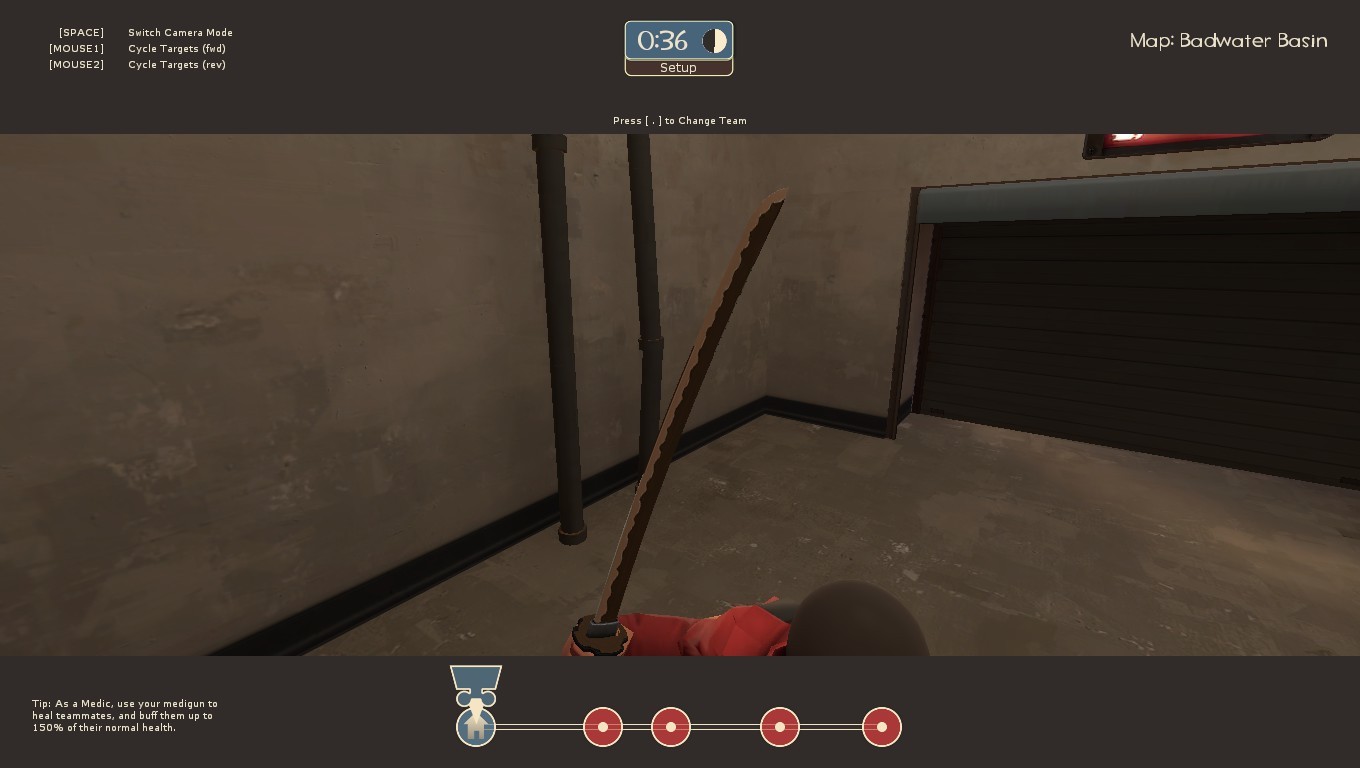This screenshot has height=768, width=1360.
Task: Click Press [ . ] to Change Team text
Action: [680, 120]
